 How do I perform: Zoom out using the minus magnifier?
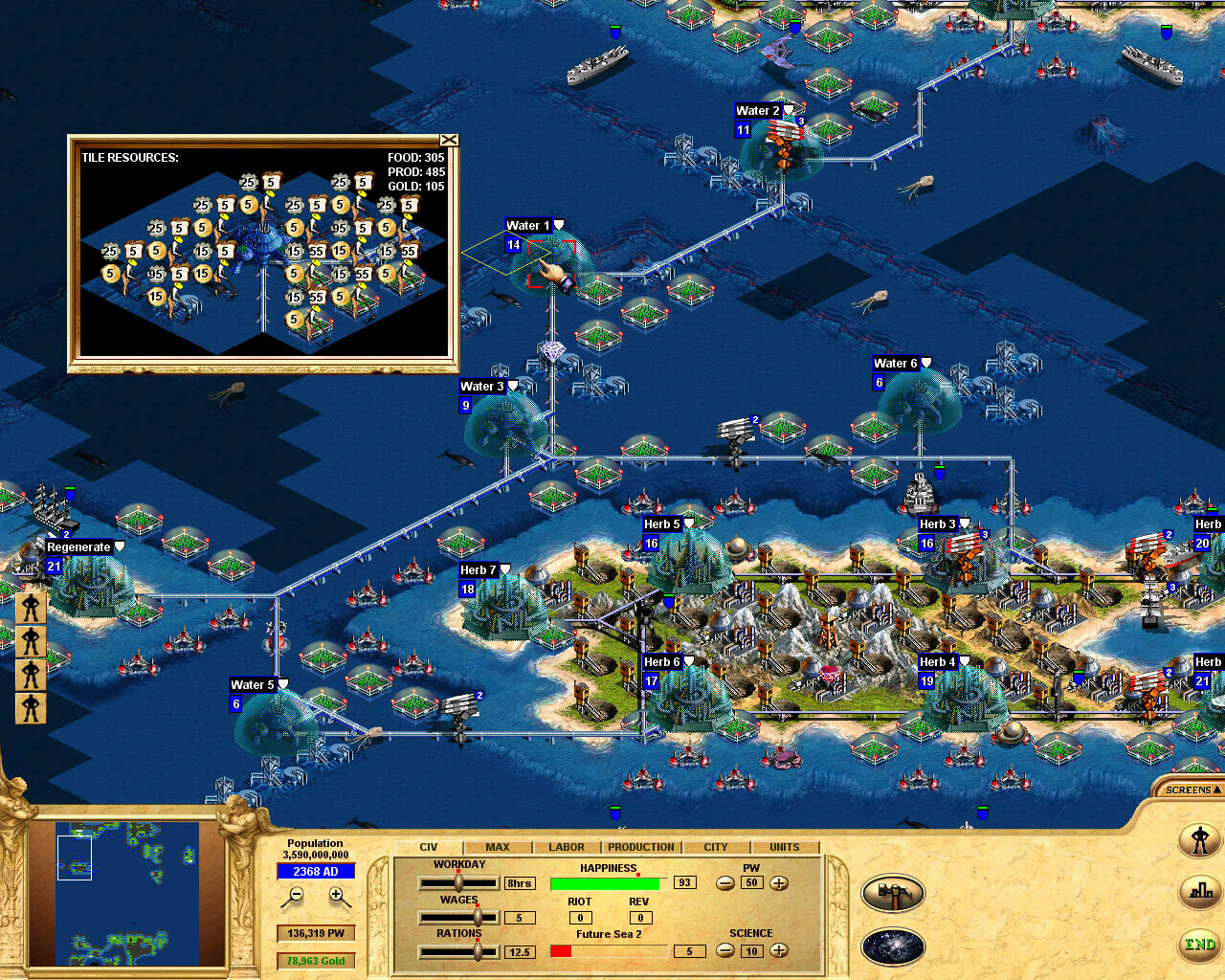point(298,896)
